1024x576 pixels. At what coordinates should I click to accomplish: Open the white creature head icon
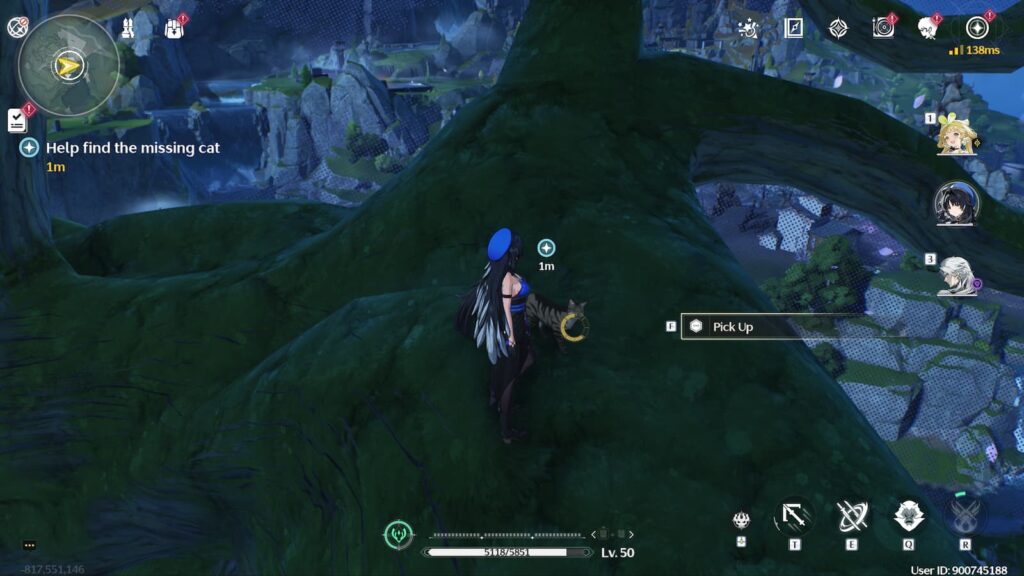pyautogui.click(x=927, y=28)
